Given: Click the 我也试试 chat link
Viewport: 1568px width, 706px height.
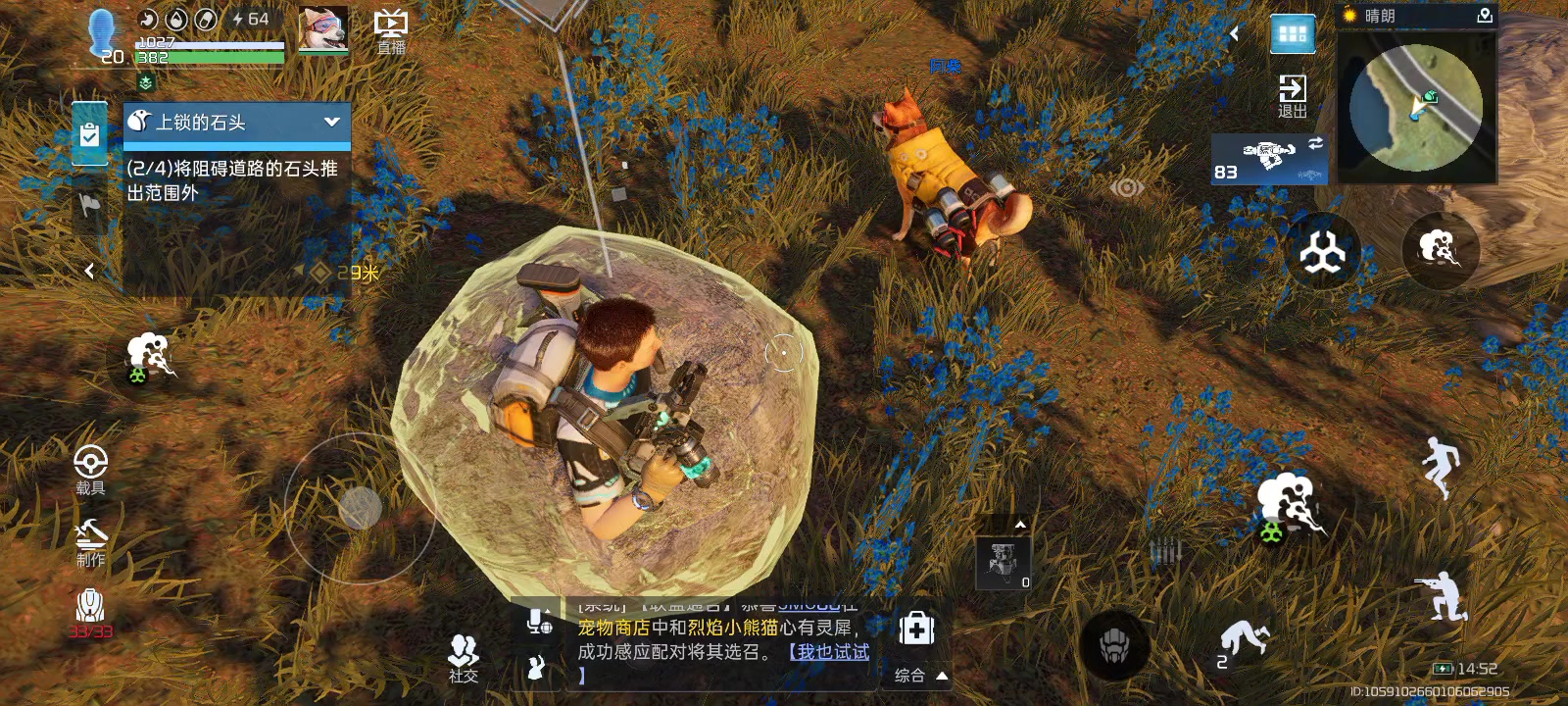Looking at the screenshot, I should coord(829,652).
